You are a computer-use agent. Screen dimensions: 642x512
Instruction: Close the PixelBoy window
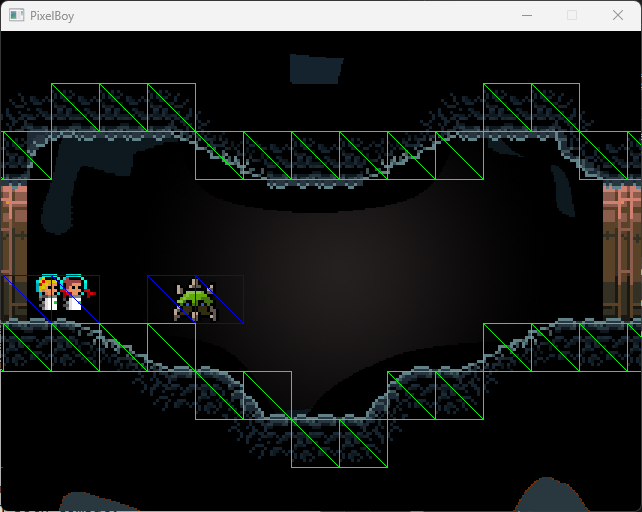tap(617, 16)
